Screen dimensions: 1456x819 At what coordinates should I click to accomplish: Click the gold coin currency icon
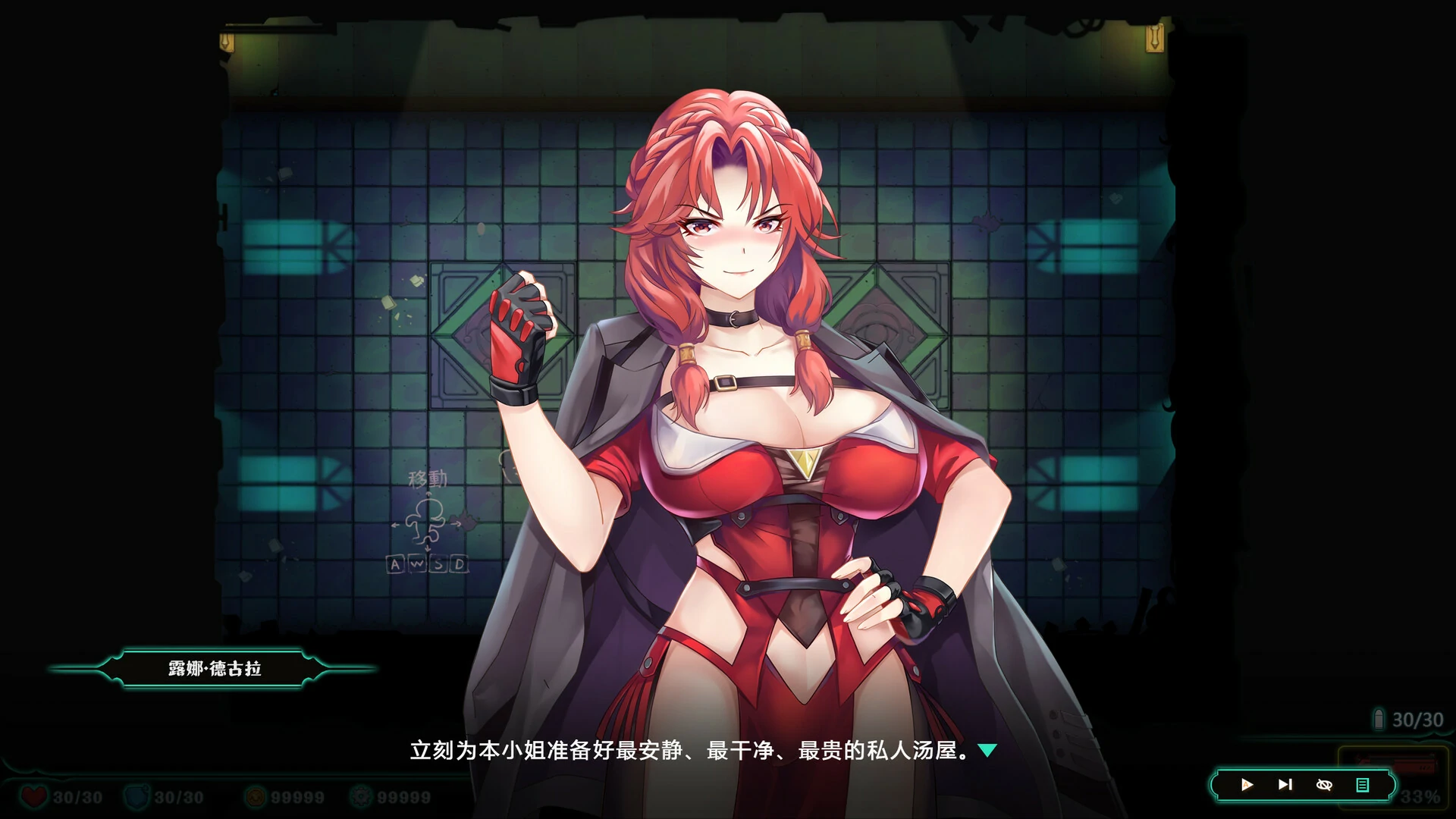256,795
